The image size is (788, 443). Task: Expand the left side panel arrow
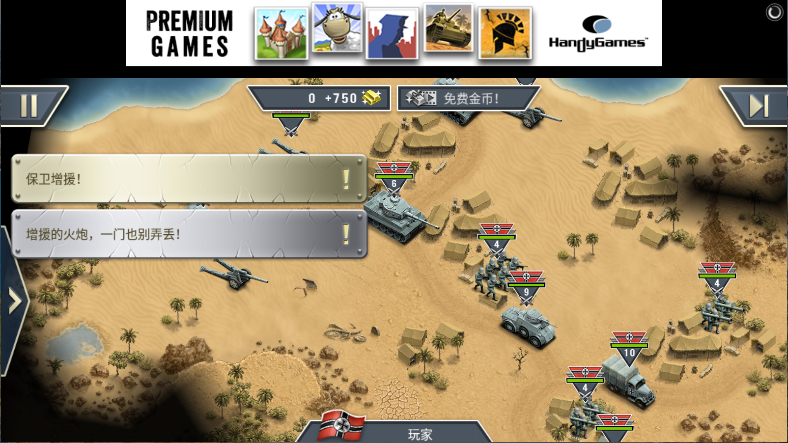[x=13, y=300]
